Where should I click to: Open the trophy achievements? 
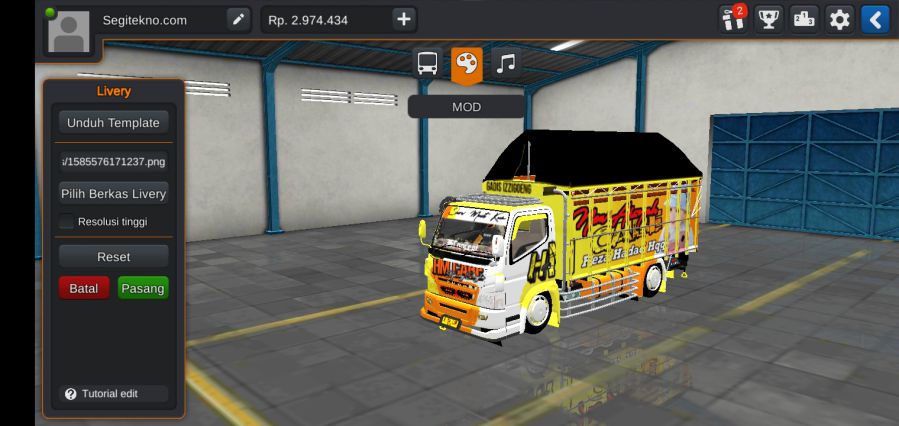(x=768, y=19)
